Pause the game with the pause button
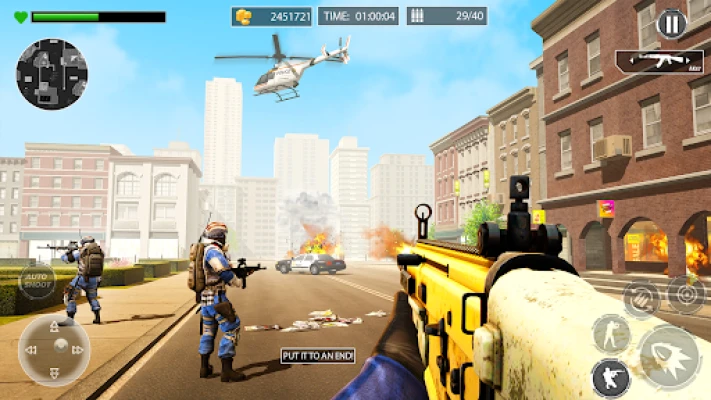This screenshot has width=711, height=400. (670, 23)
